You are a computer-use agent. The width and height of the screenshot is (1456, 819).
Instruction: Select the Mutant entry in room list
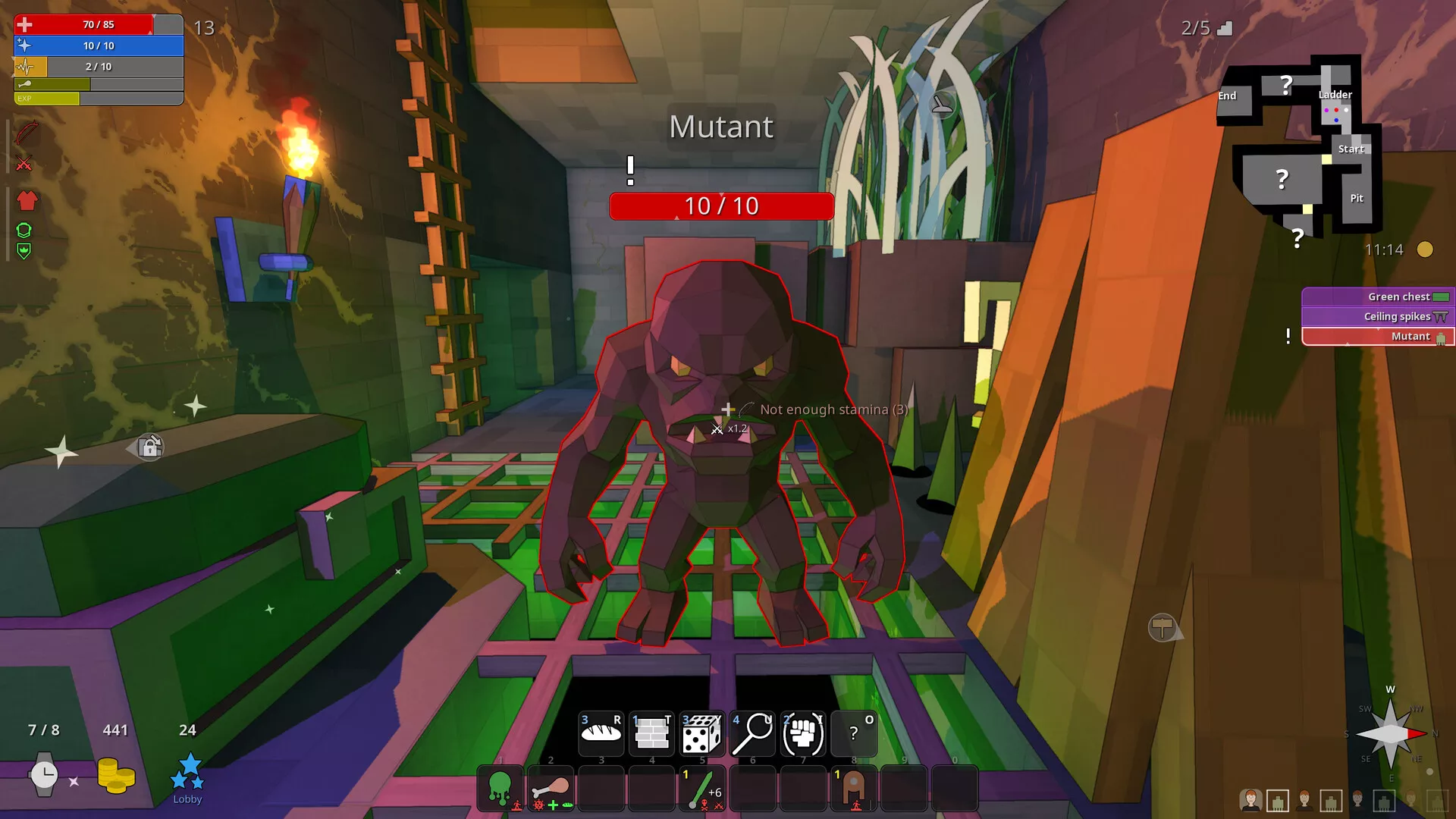(1378, 337)
